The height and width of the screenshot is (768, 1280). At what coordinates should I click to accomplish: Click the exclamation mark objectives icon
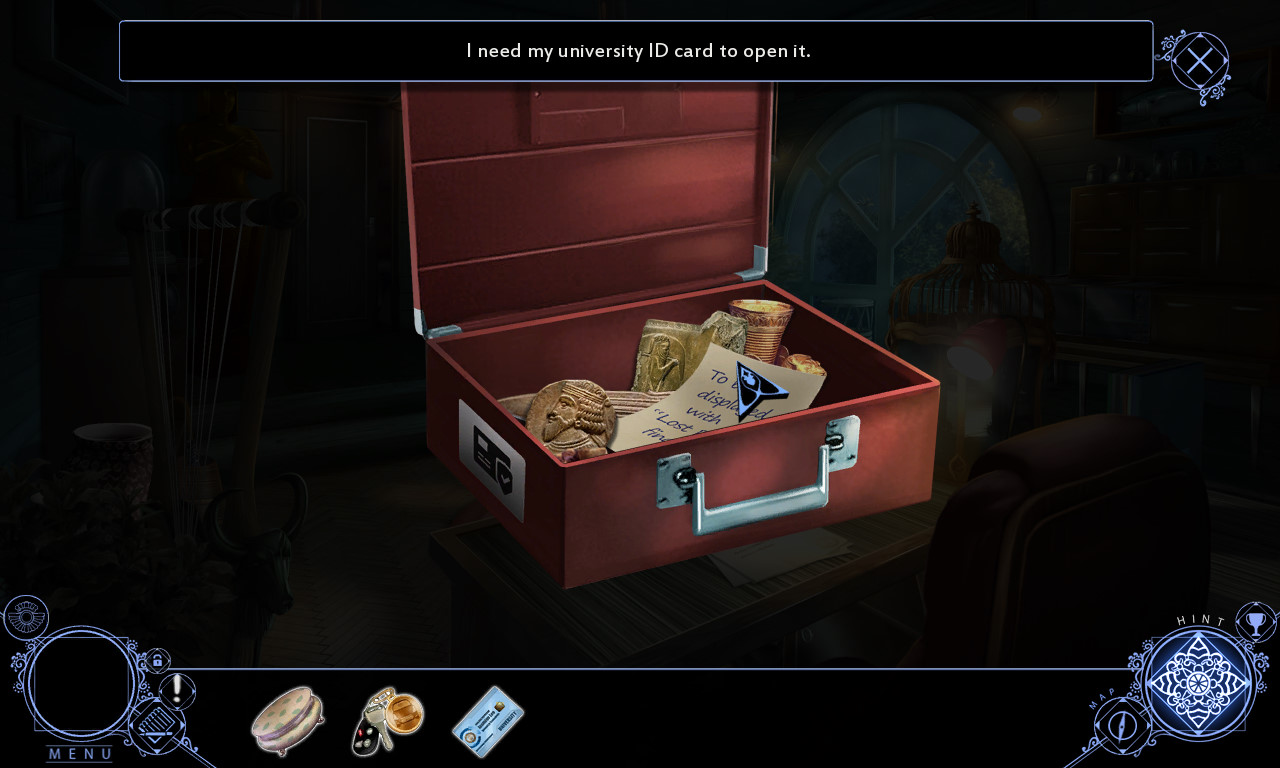pyautogui.click(x=178, y=689)
